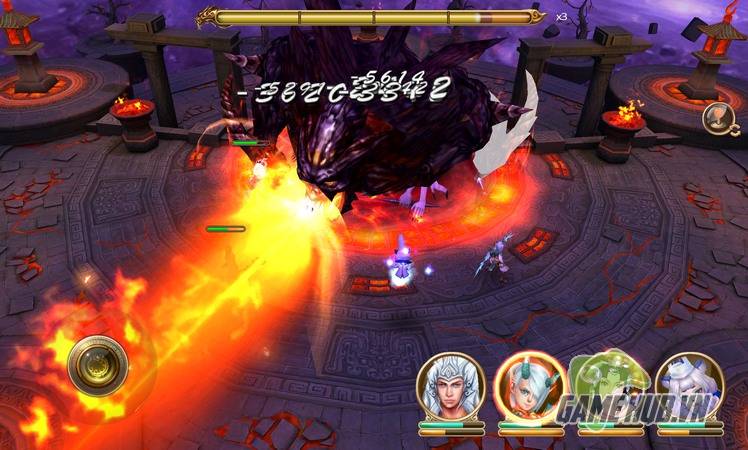
Task: Switch to the green-tinted hero portrait
Action: tap(609, 387)
